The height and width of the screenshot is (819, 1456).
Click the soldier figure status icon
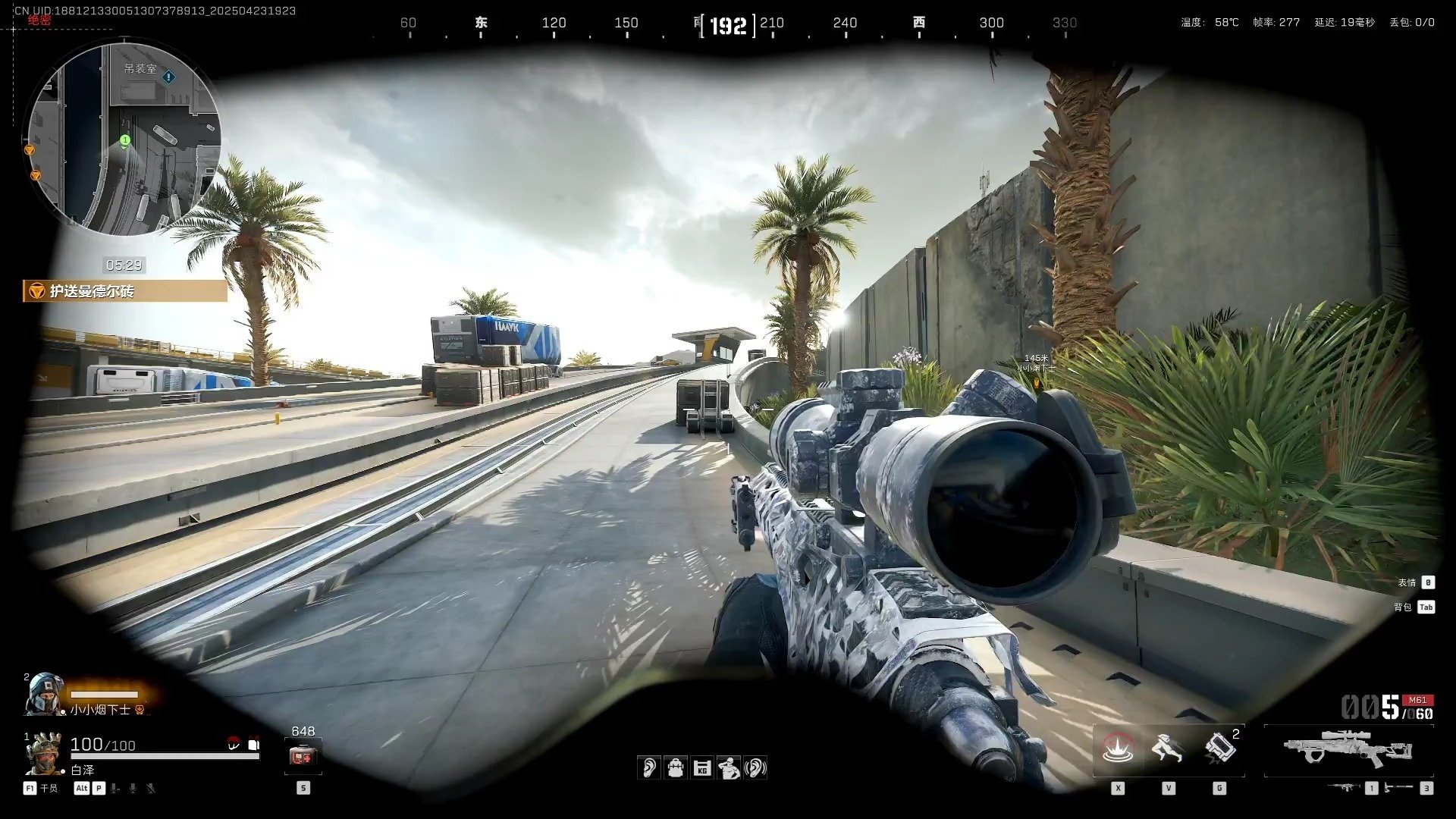coord(729,768)
